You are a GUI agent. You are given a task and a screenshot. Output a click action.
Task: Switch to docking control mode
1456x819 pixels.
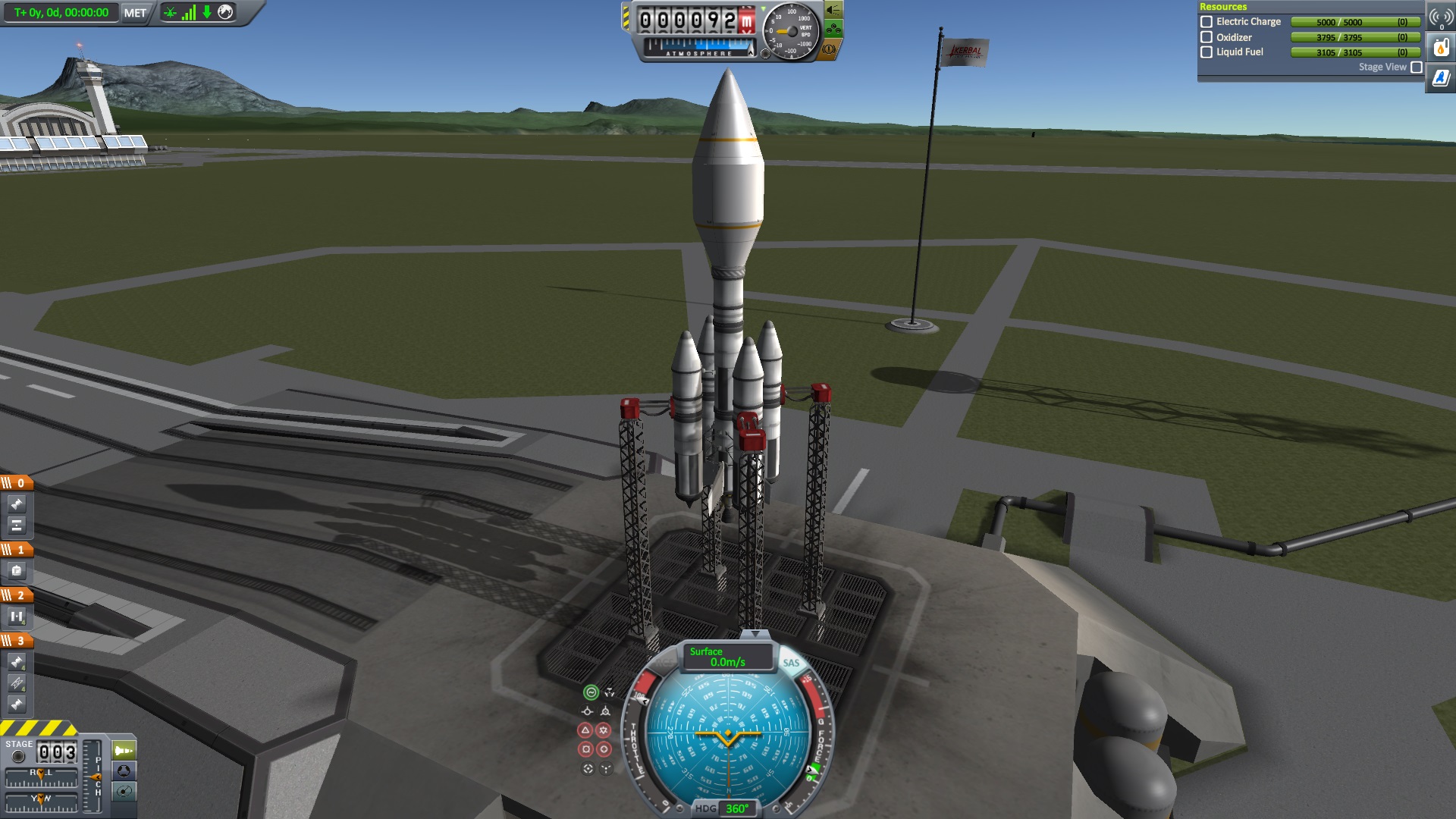[124, 771]
